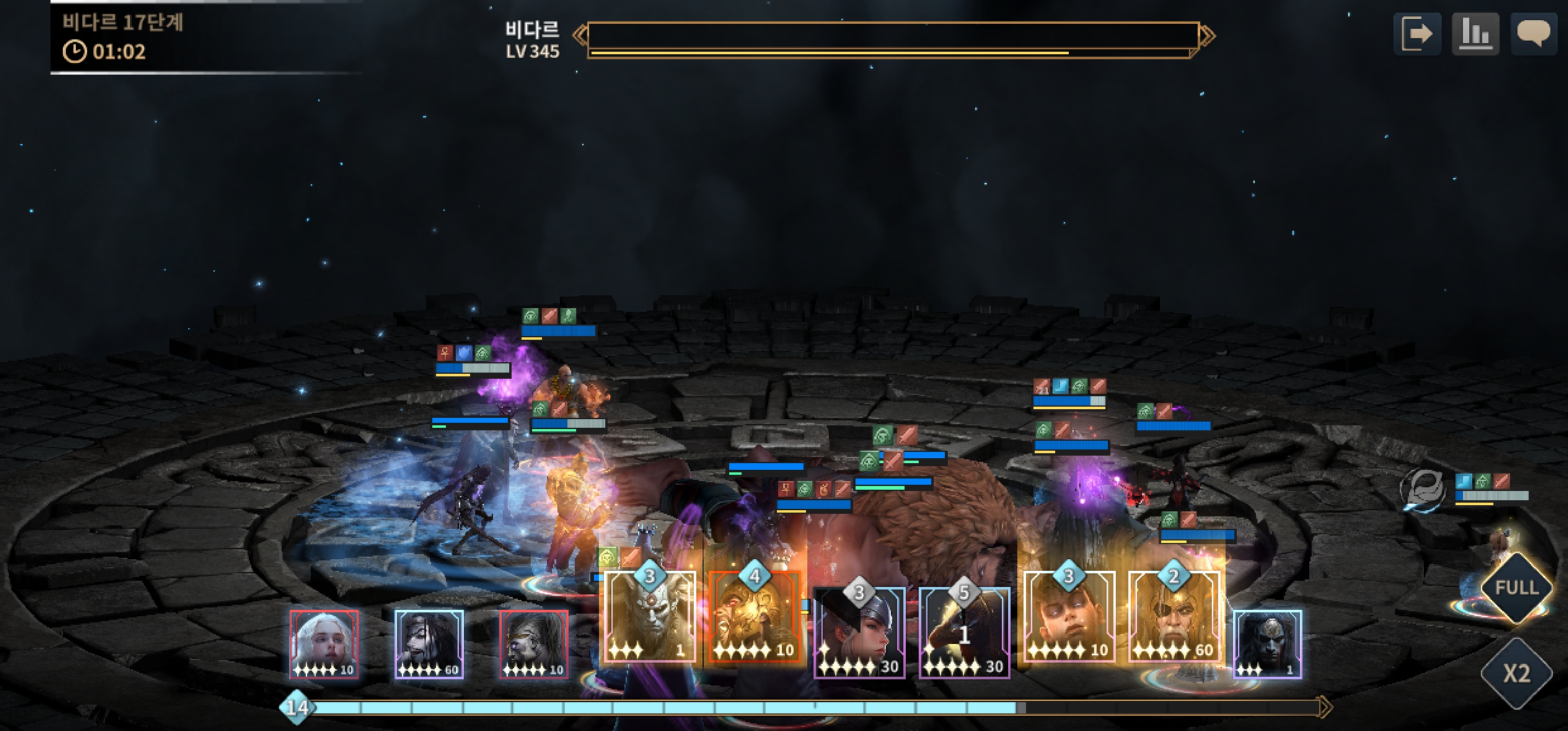Viewport: 1568px width, 731px height.
Task: Select the dark masked figure portrait
Action: click(x=1267, y=644)
